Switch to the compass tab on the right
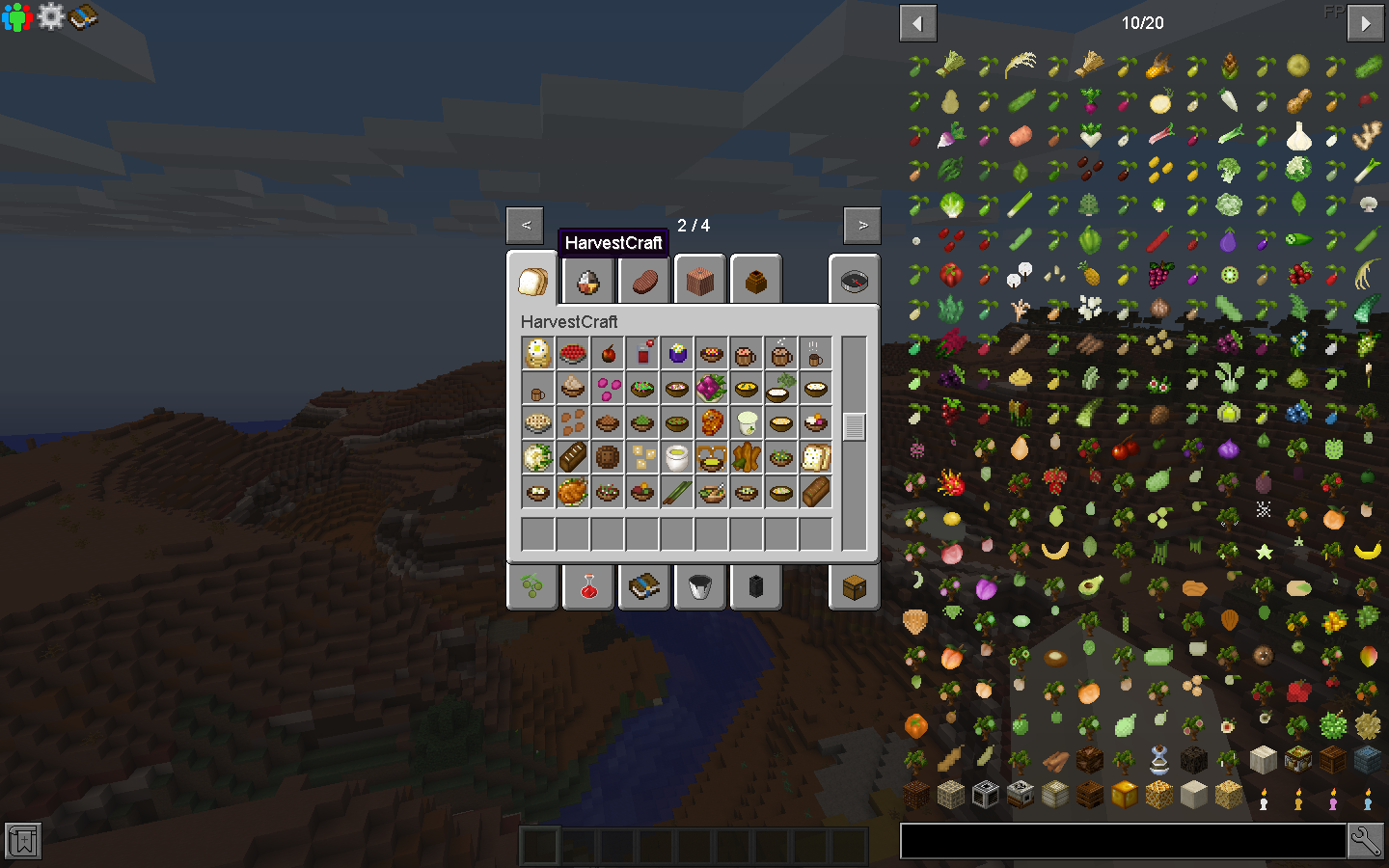Viewport: 1389px width, 868px height. [x=855, y=280]
